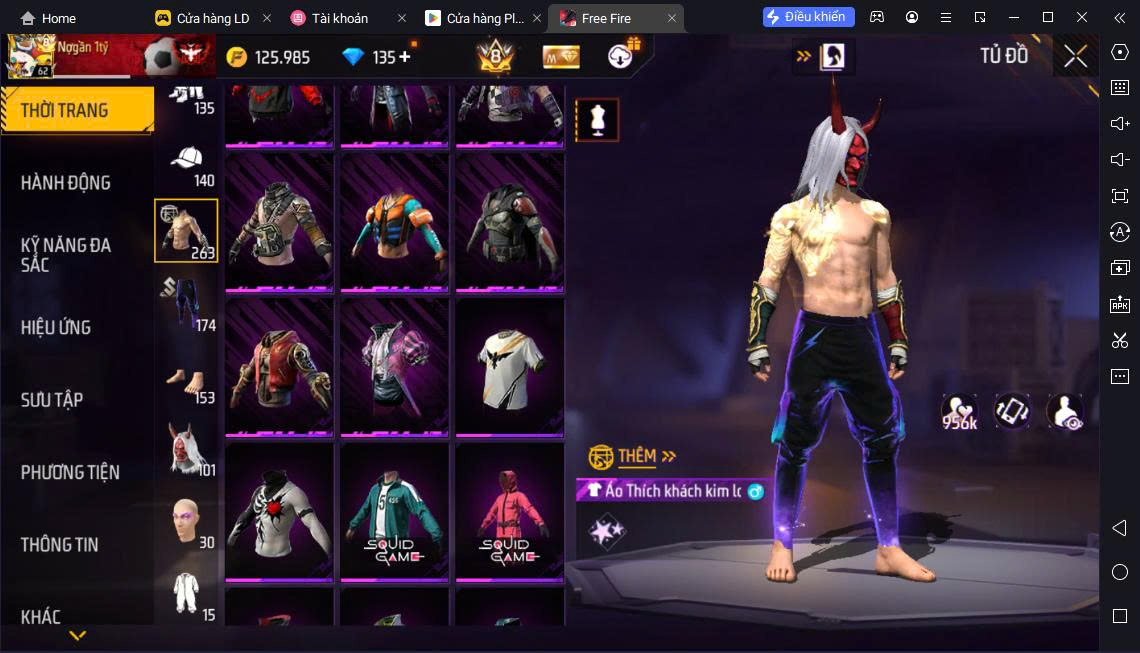
Task: Open the HÀNH ĐỘNG menu section
Action: pyautogui.click(x=66, y=183)
